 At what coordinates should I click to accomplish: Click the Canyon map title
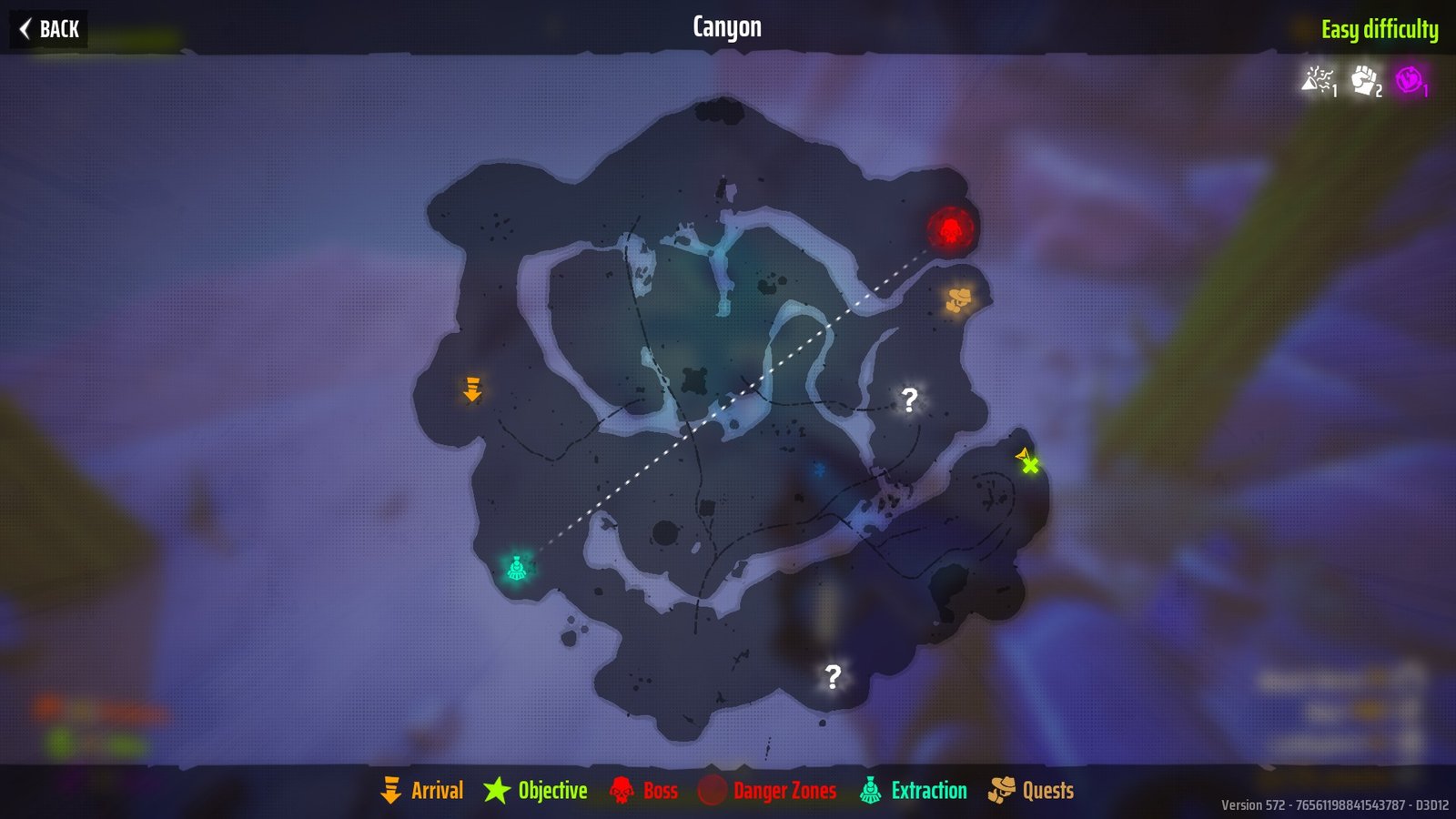727,26
